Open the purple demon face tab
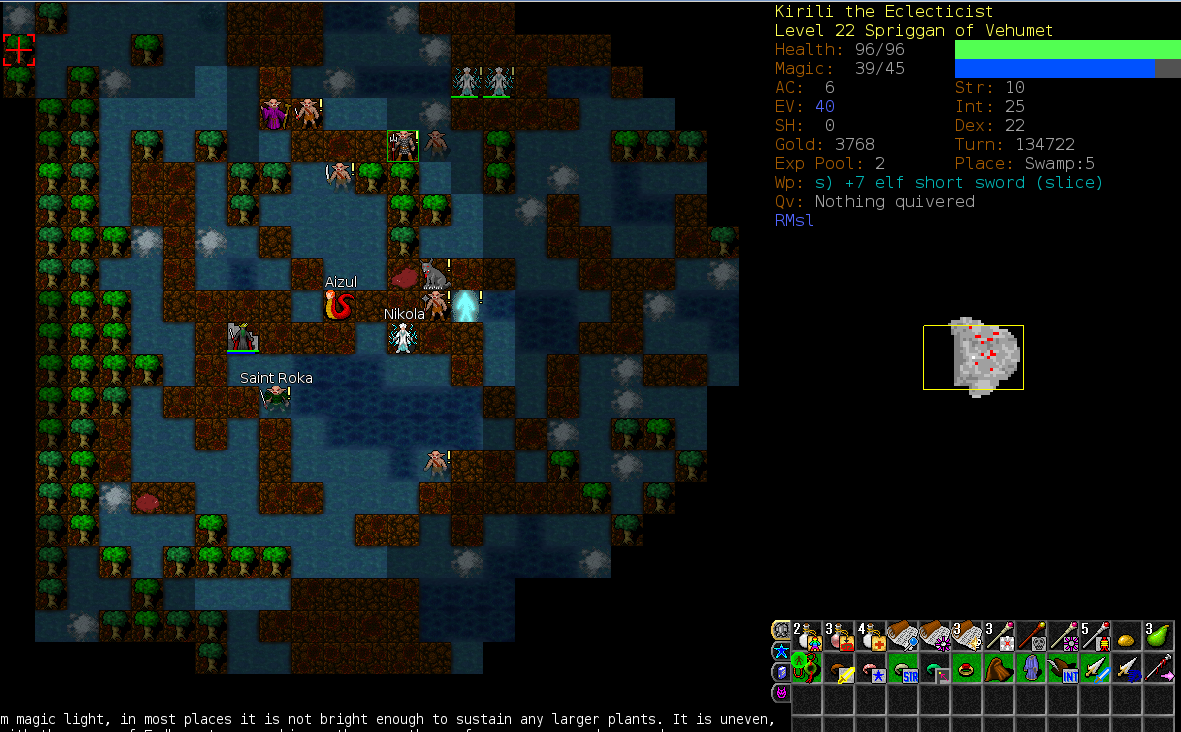The height and width of the screenshot is (732, 1181). click(x=780, y=692)
